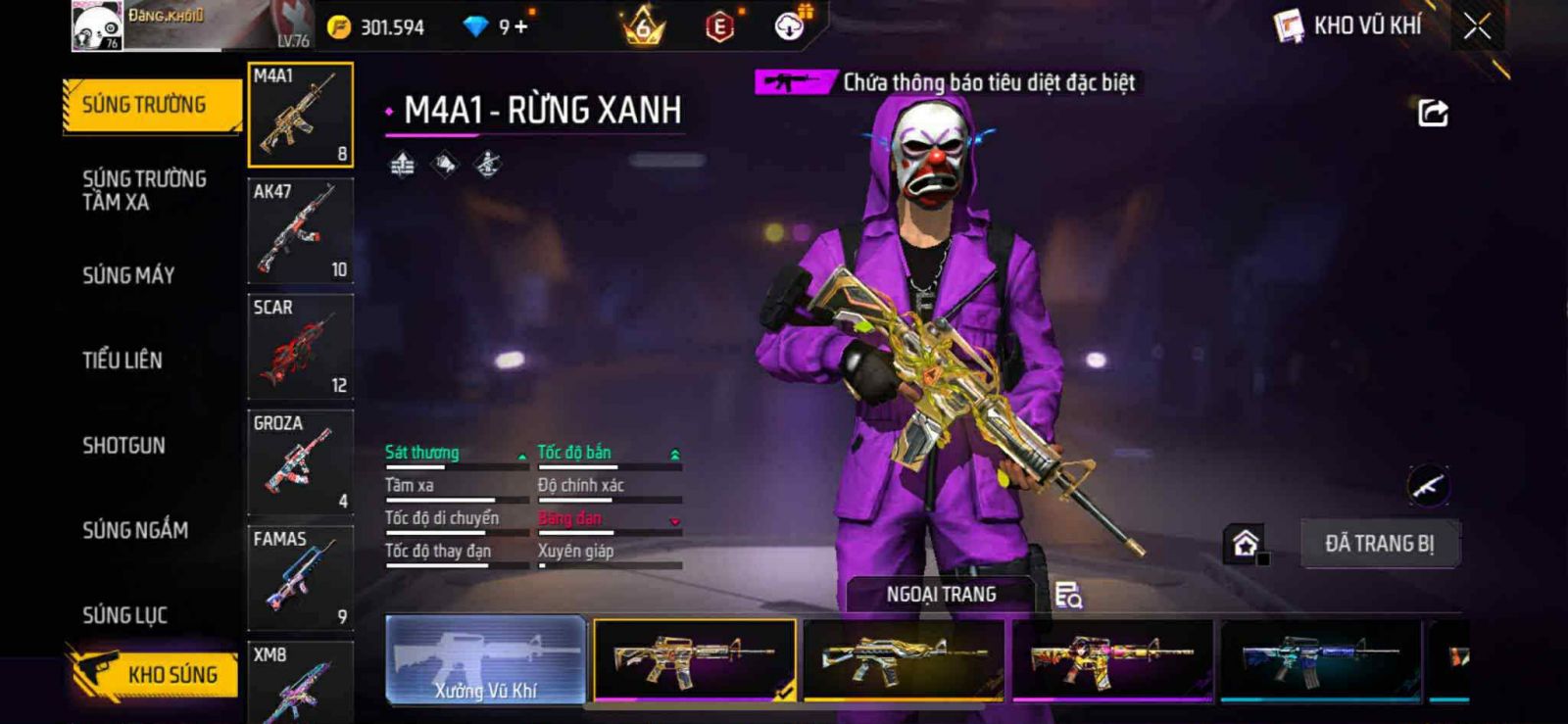
Task: Select the FAMAS weapon slot
Action: click(x=300, y=577)
